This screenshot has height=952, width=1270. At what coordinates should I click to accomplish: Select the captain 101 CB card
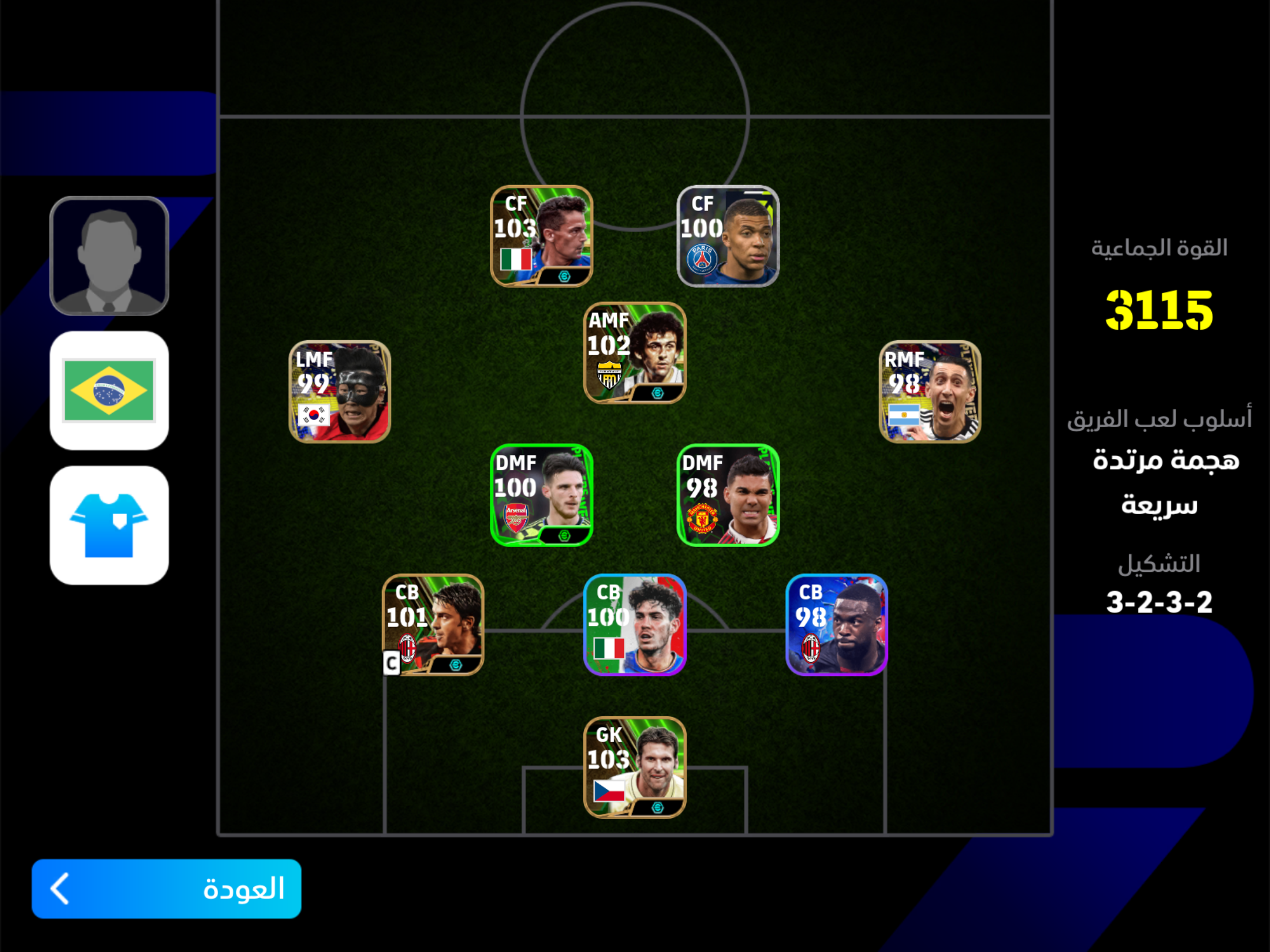pos(433,625)
